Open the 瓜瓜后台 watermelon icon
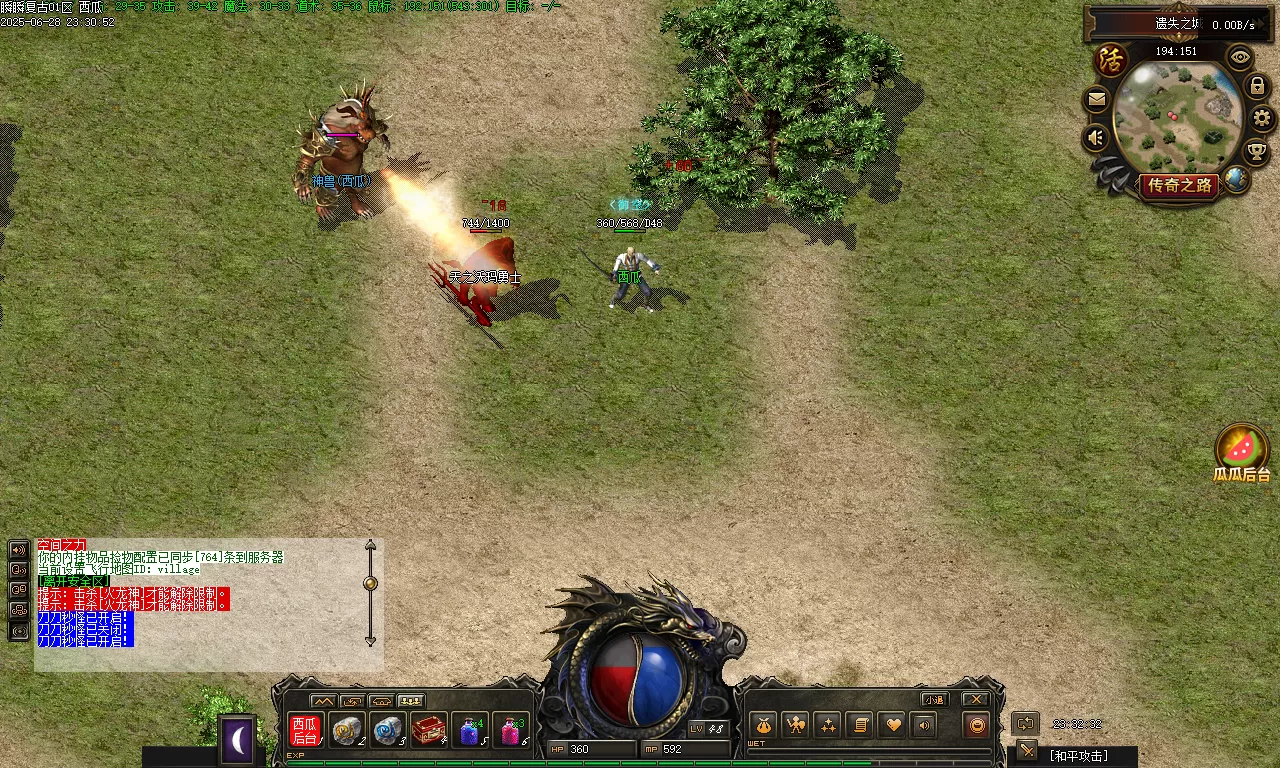Screen dimensions: 1280x768 point(1242,448)
